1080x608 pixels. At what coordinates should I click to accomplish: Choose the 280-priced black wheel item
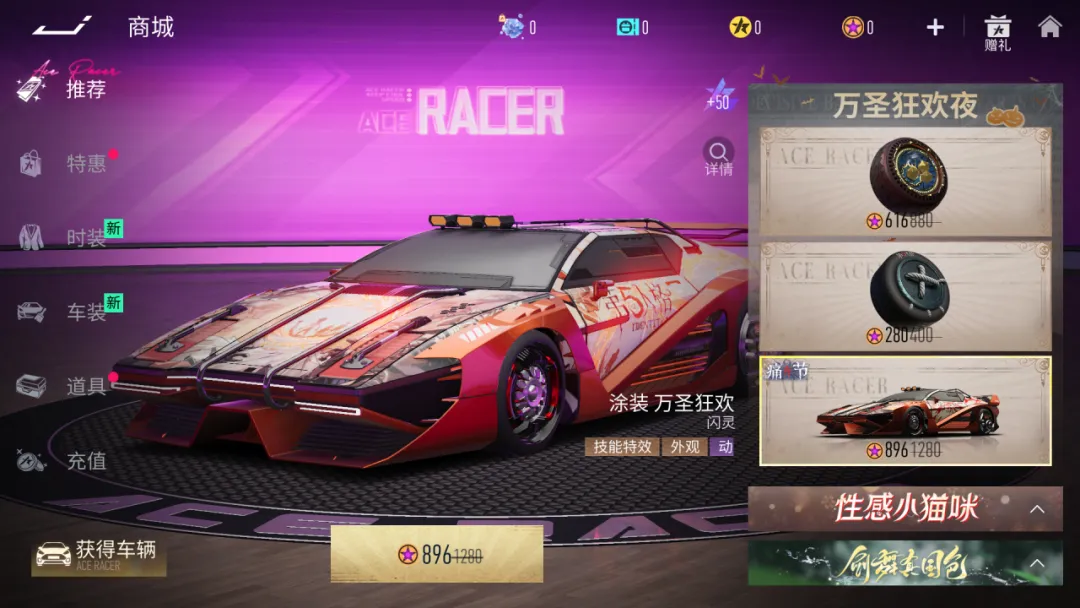coord(905,295)
